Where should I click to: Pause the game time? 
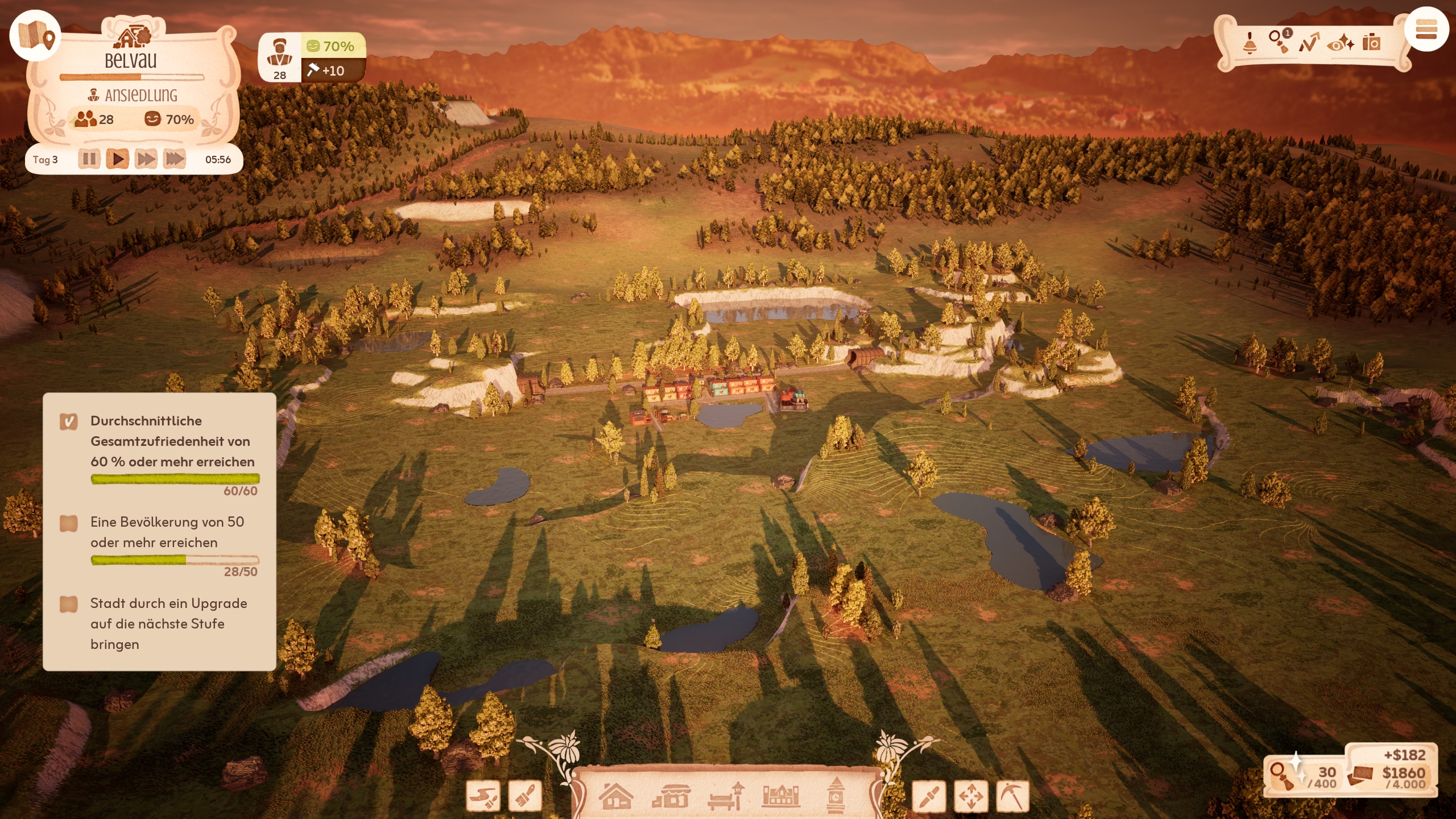tap(89, 159)
